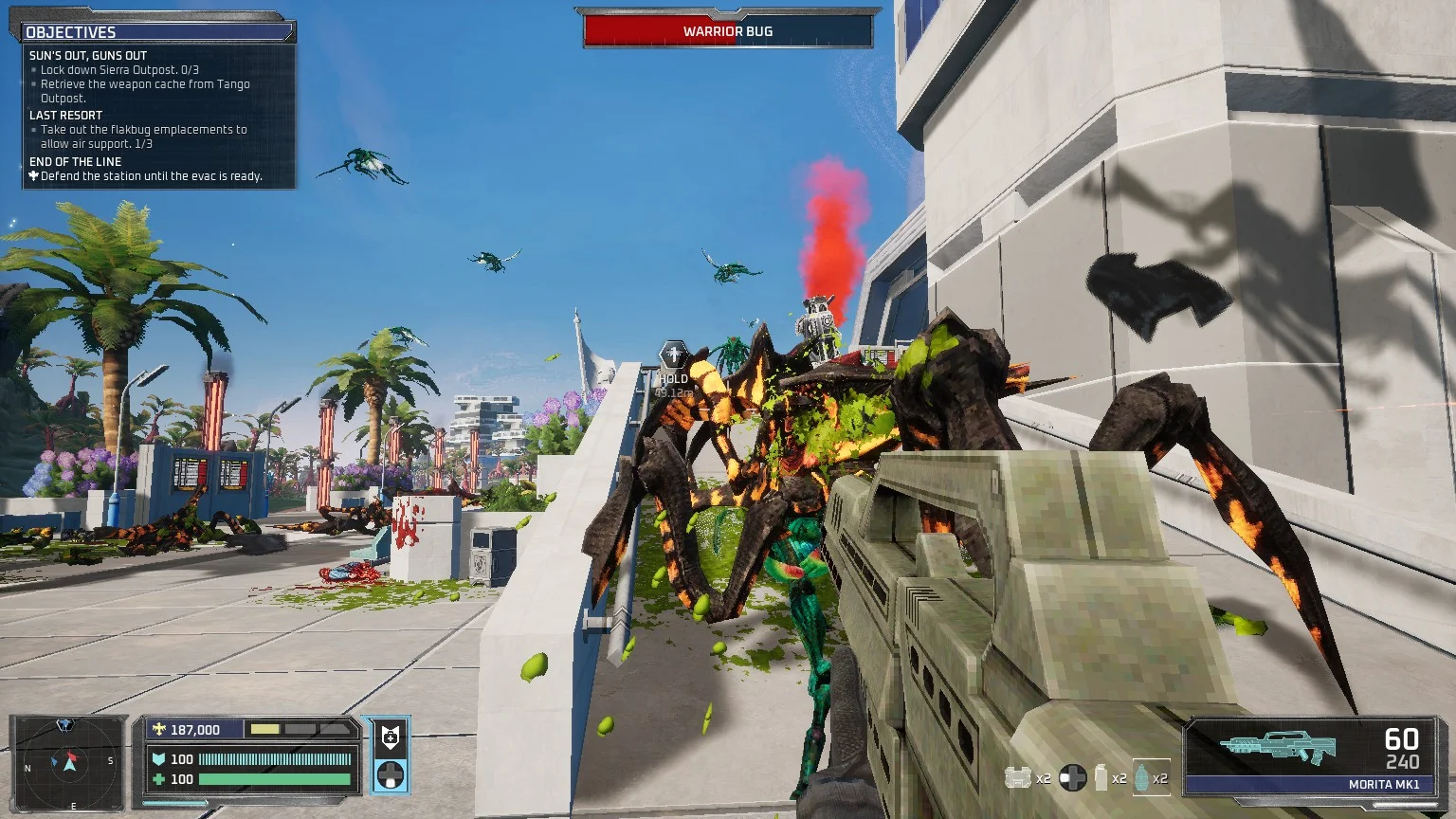Click the D-pad item wheel icon
Screen dimensions: 1456x819
click(1072, 775)
